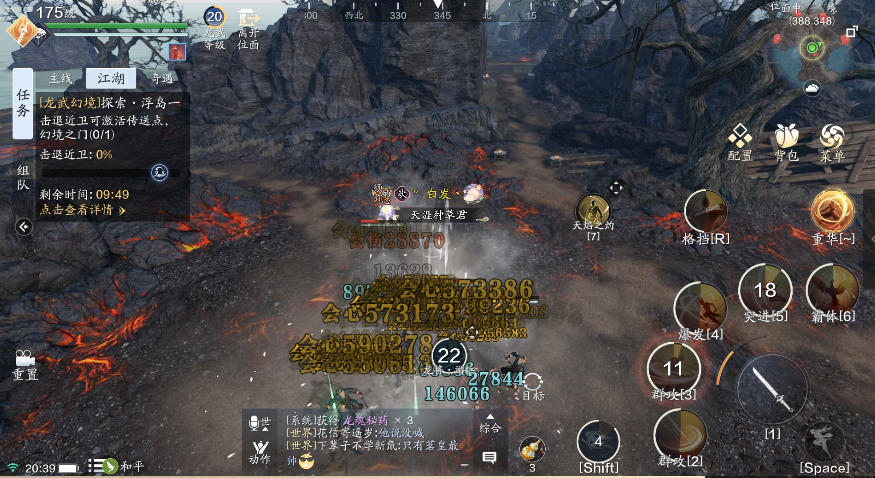Cast the 爆发 burst skill
The image size is (875, 478).
pos(700,307)
